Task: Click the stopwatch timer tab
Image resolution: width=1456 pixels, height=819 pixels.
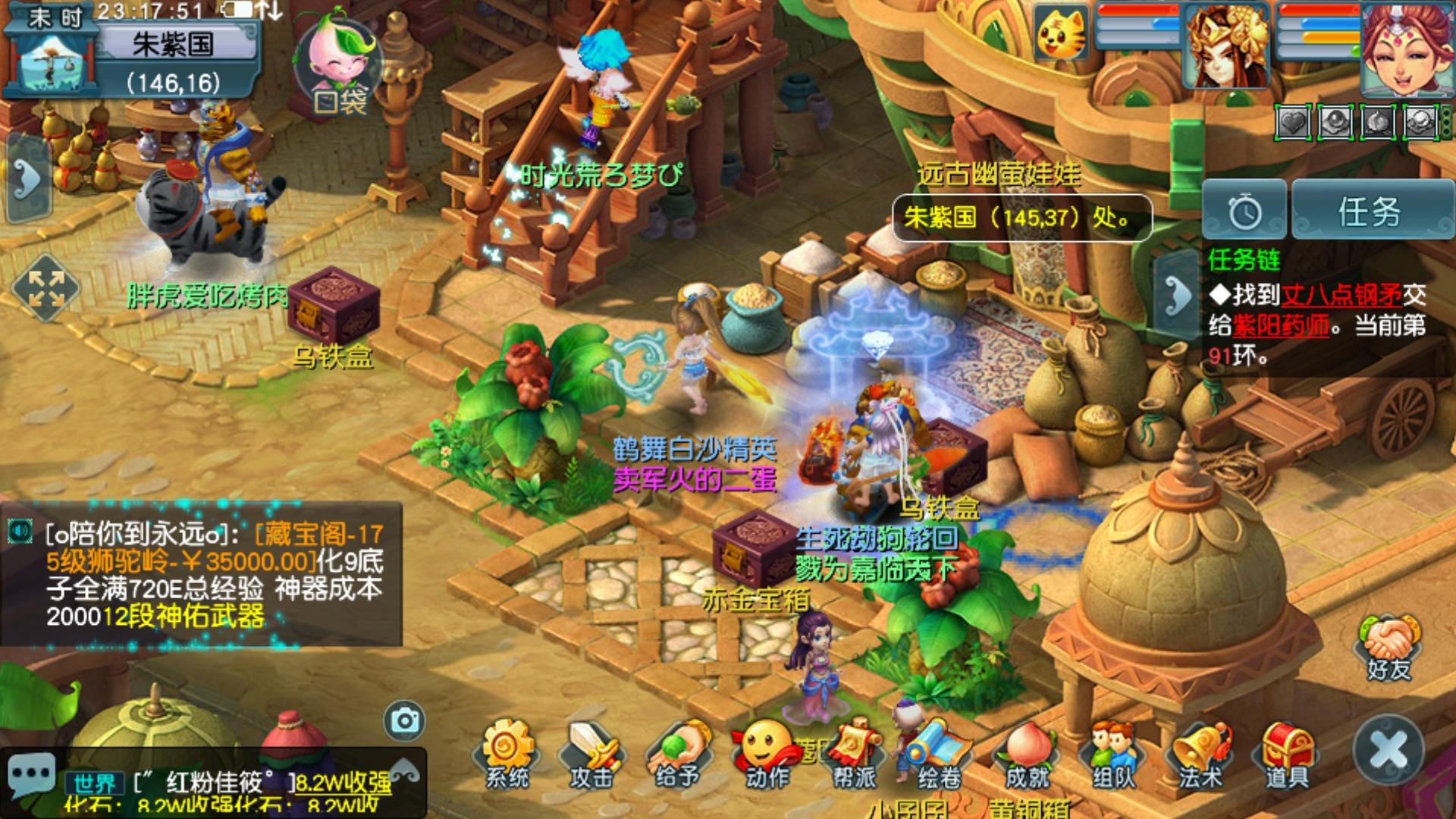Action: (1245, 212)
